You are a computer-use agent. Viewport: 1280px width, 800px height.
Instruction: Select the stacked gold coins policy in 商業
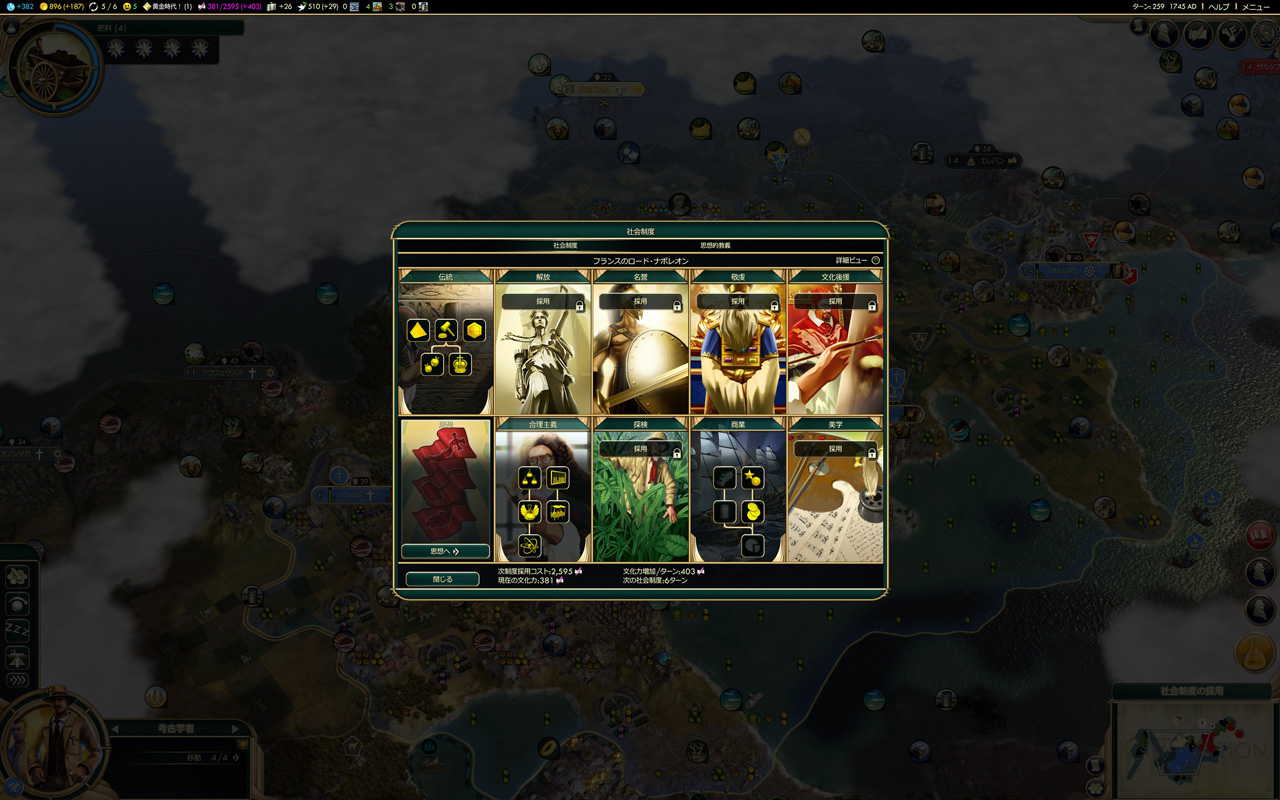point(752,512)
